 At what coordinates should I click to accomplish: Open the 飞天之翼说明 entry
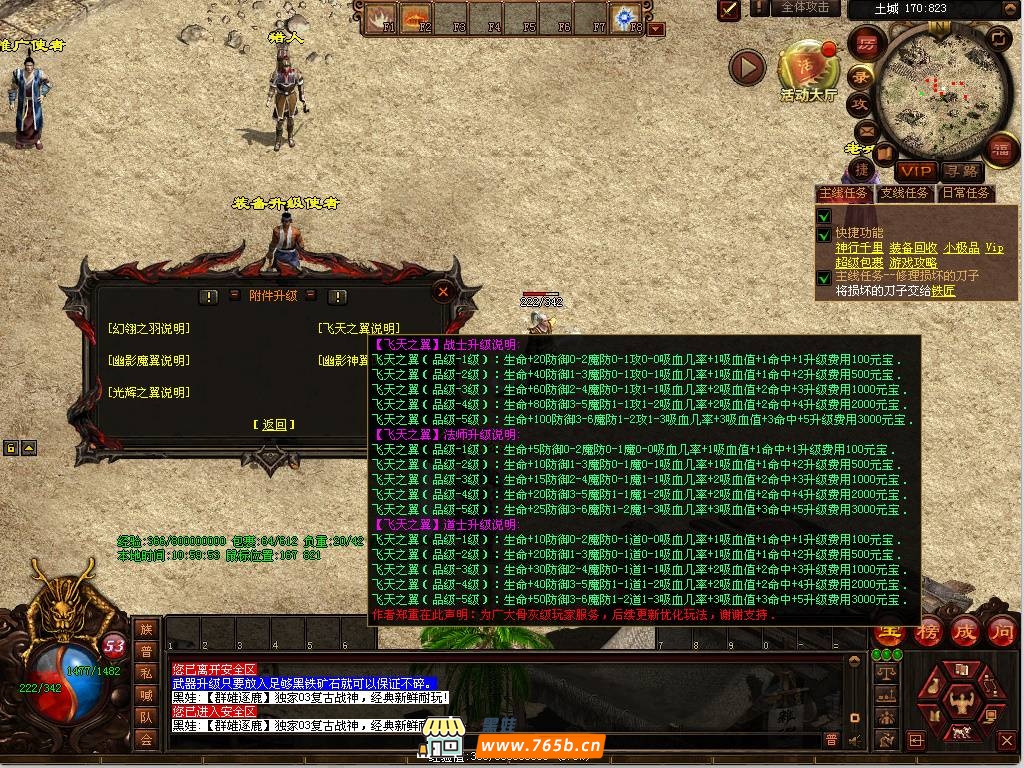pos(358,328)
